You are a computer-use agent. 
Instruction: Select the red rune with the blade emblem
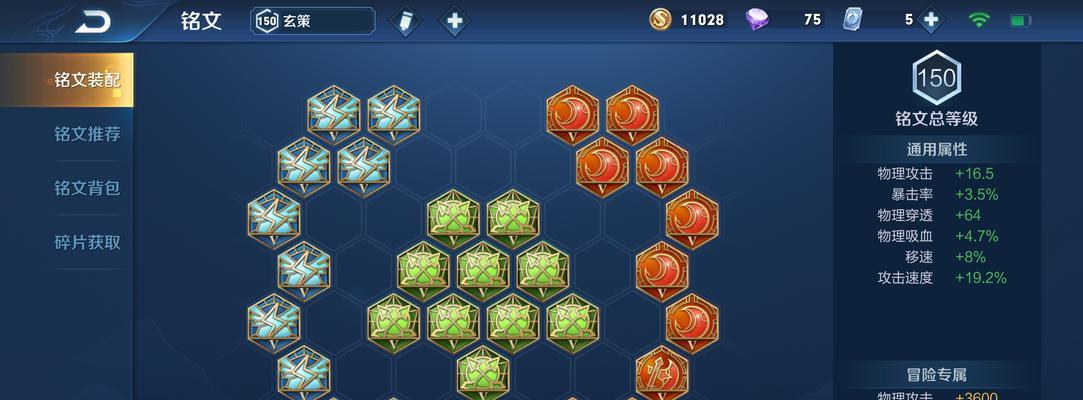(662, 371)
